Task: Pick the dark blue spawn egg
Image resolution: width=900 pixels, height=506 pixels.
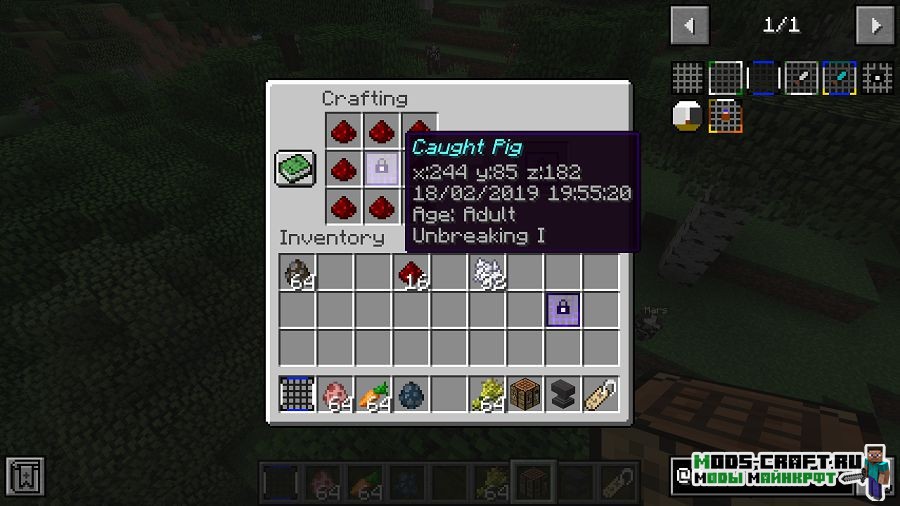Action: click(411, 394)
